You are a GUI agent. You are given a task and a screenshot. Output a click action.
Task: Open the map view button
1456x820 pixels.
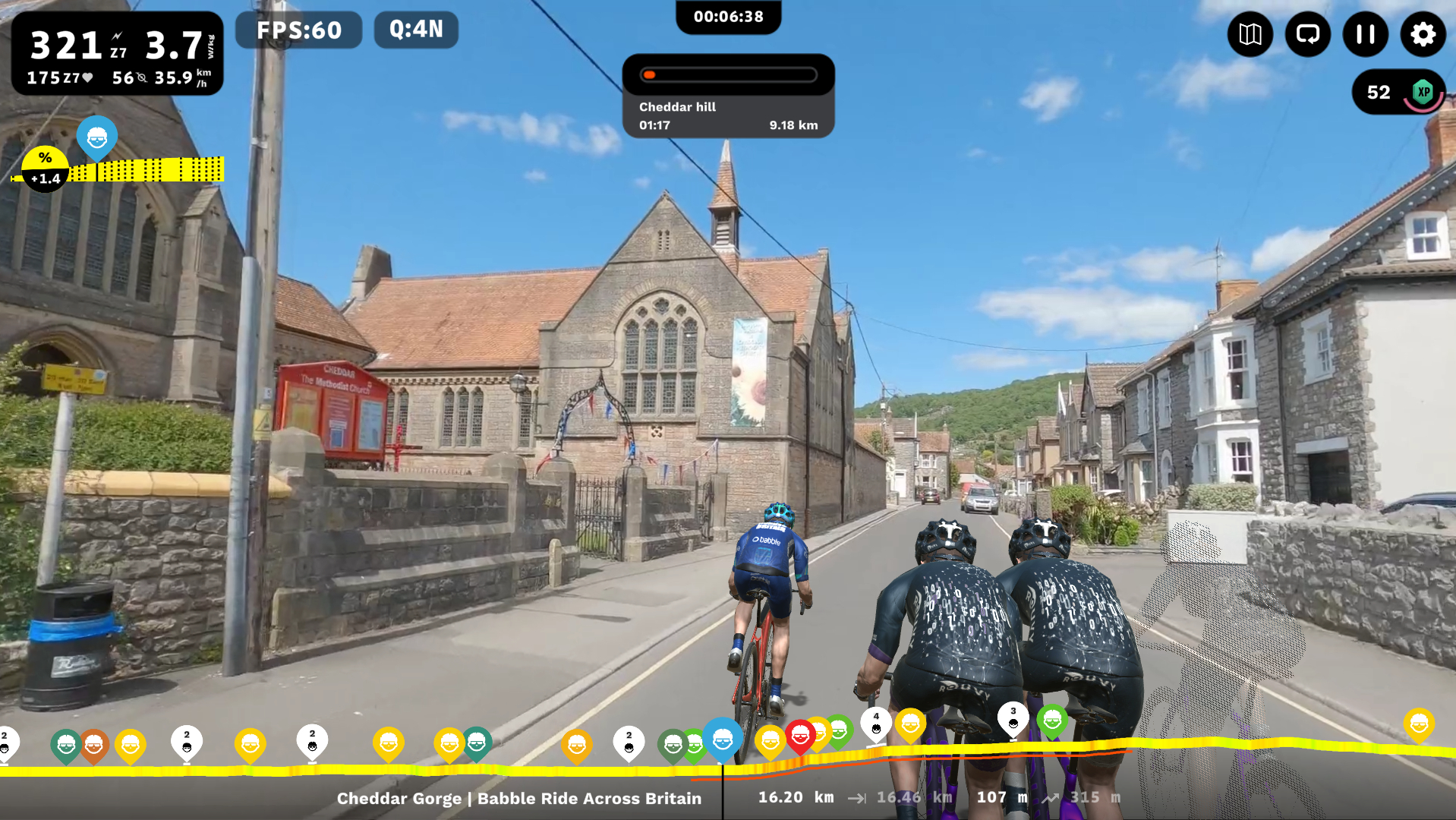[1250, 34]
